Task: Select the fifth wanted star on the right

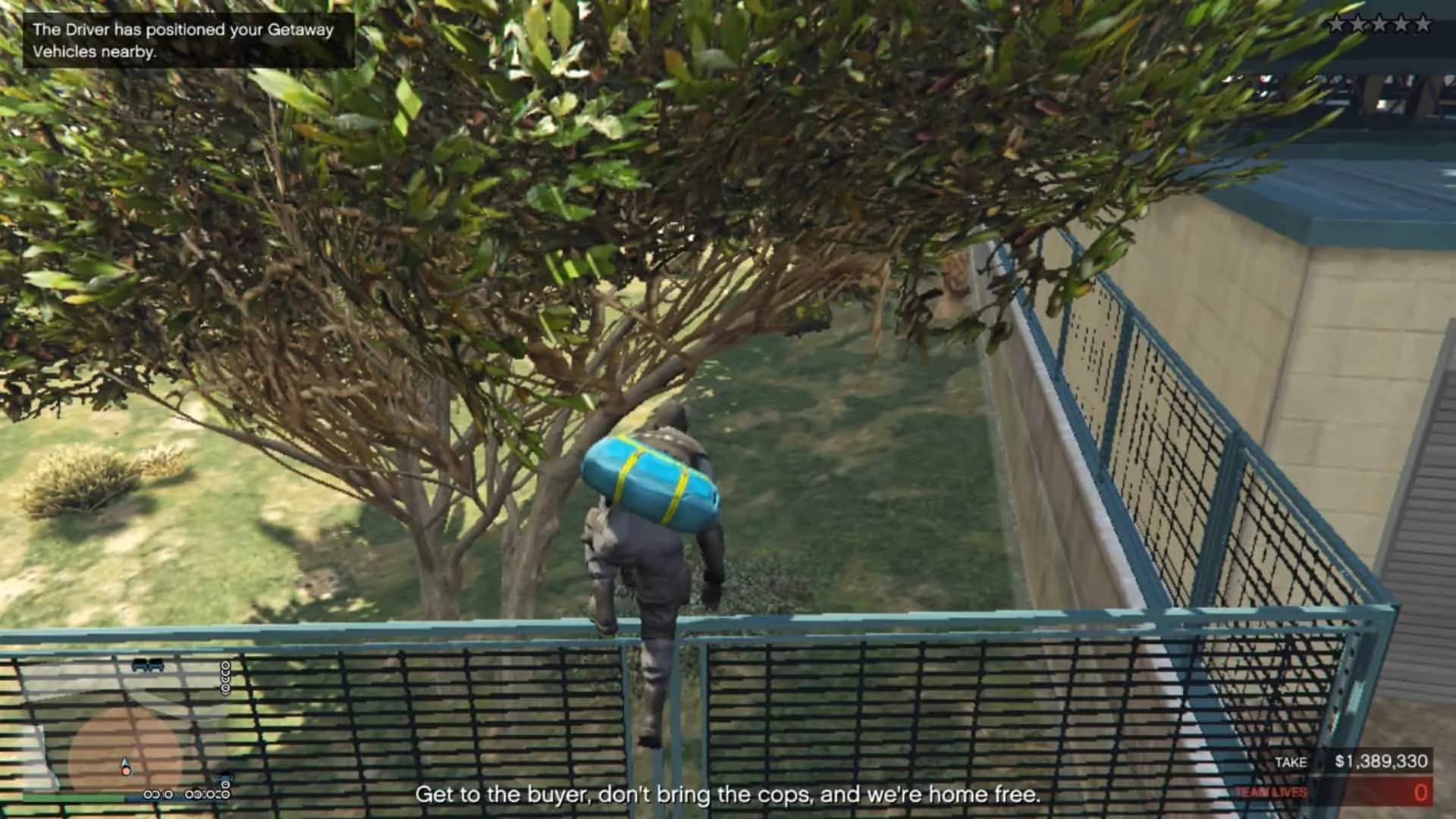Action: pyautogui.click(x=1423, y=23)
